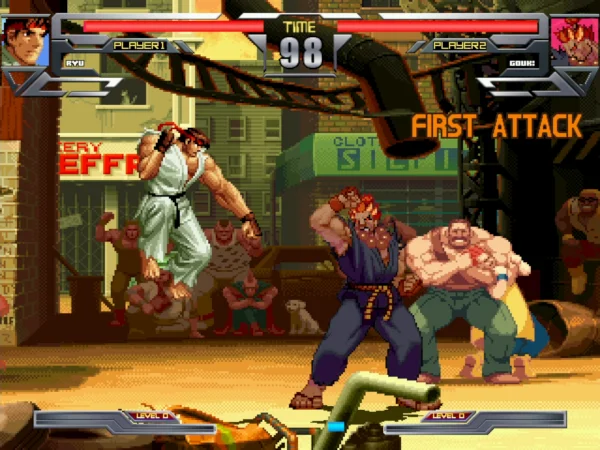The height and width of the screenshot is (450, 600).
Task: Select Gouki's character portrait
Action: [x=575, y=41]
